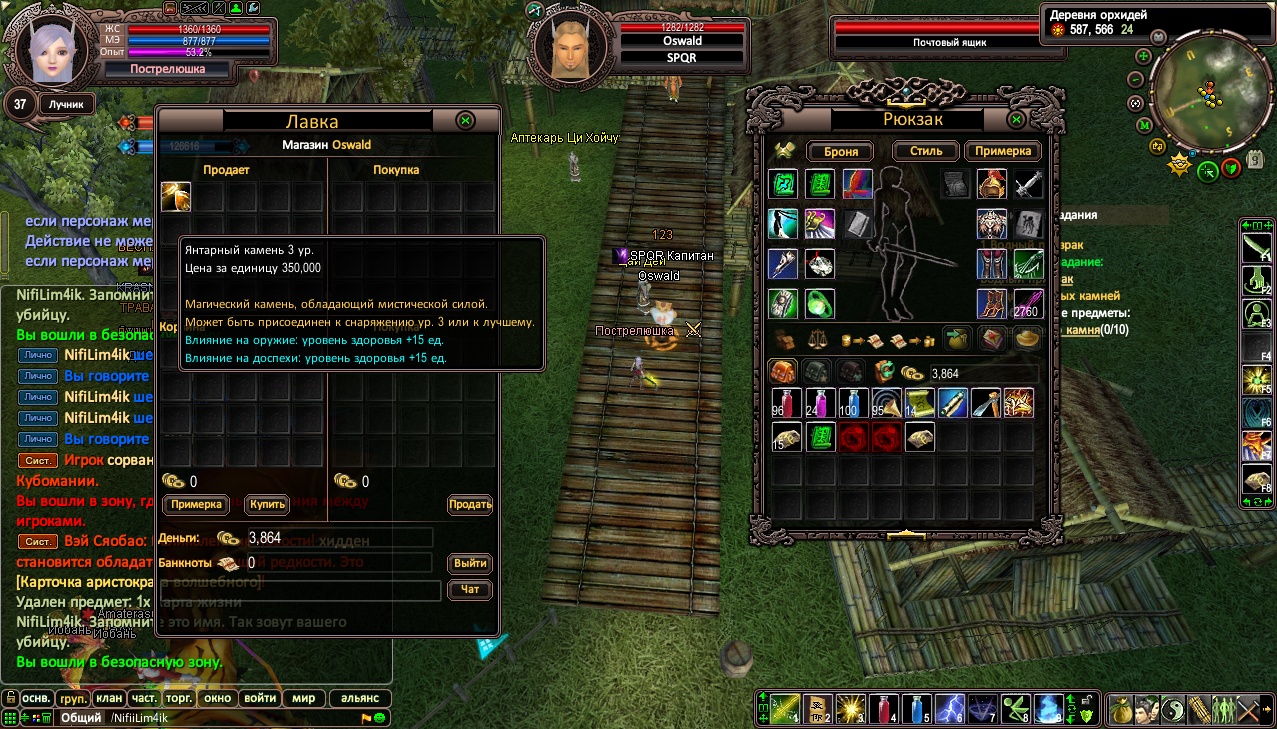The image size is (1277, 729).
Task: Click the Купить button
Action: click(268, 504)
